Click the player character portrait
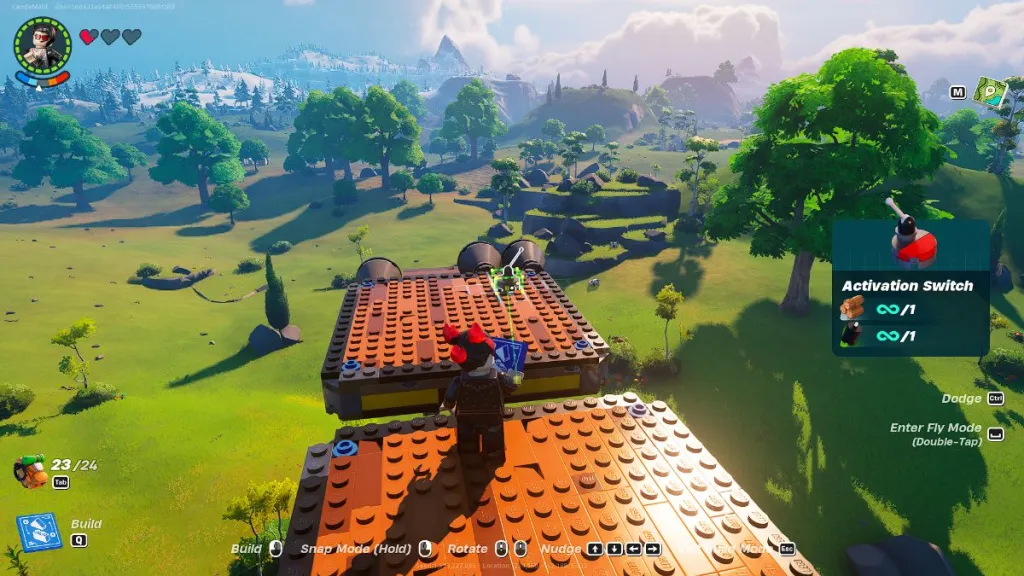 click(42, 45)
